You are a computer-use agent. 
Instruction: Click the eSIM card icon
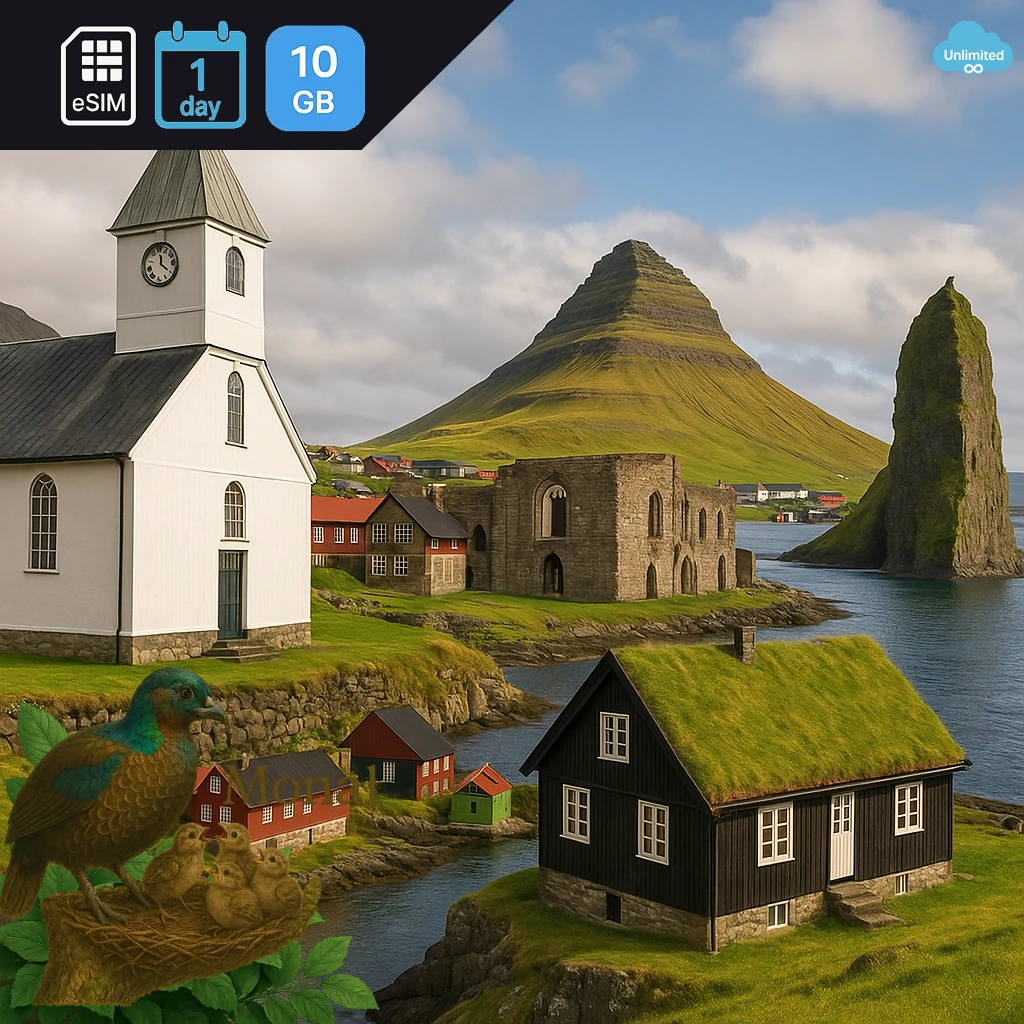point(98,76)
